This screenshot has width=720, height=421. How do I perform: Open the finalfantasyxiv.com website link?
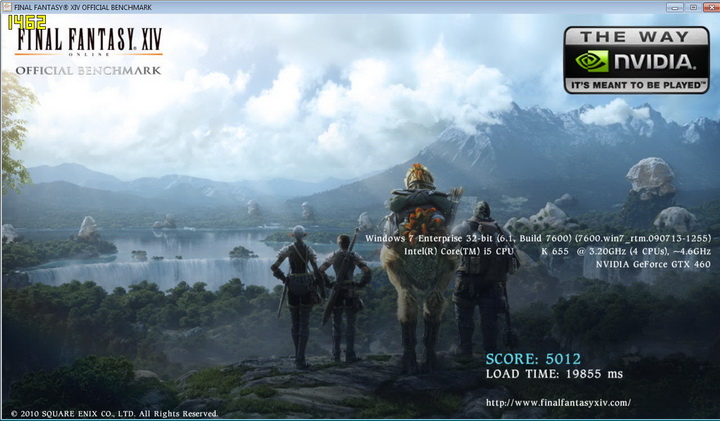pos(557,402)
